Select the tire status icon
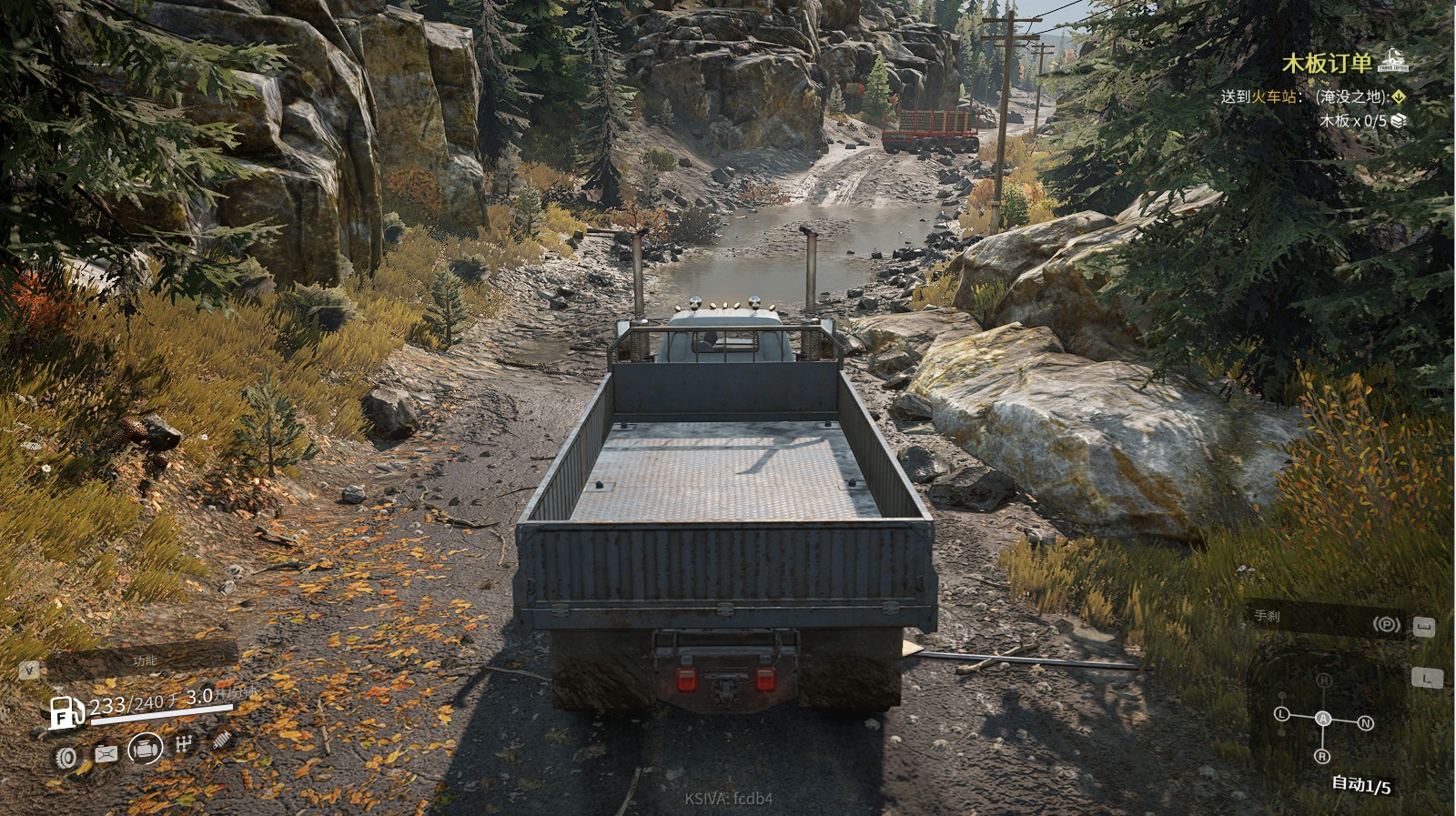1456x816 pixels. pos(66,756)
